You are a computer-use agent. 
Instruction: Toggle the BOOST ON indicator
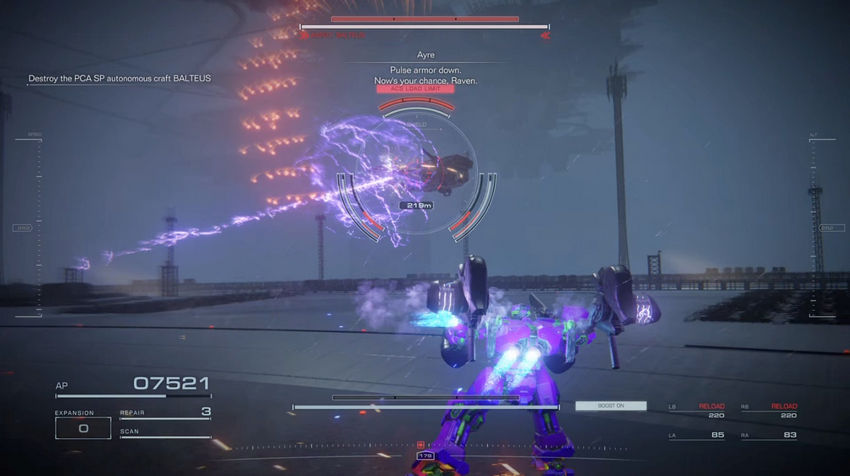610,406
